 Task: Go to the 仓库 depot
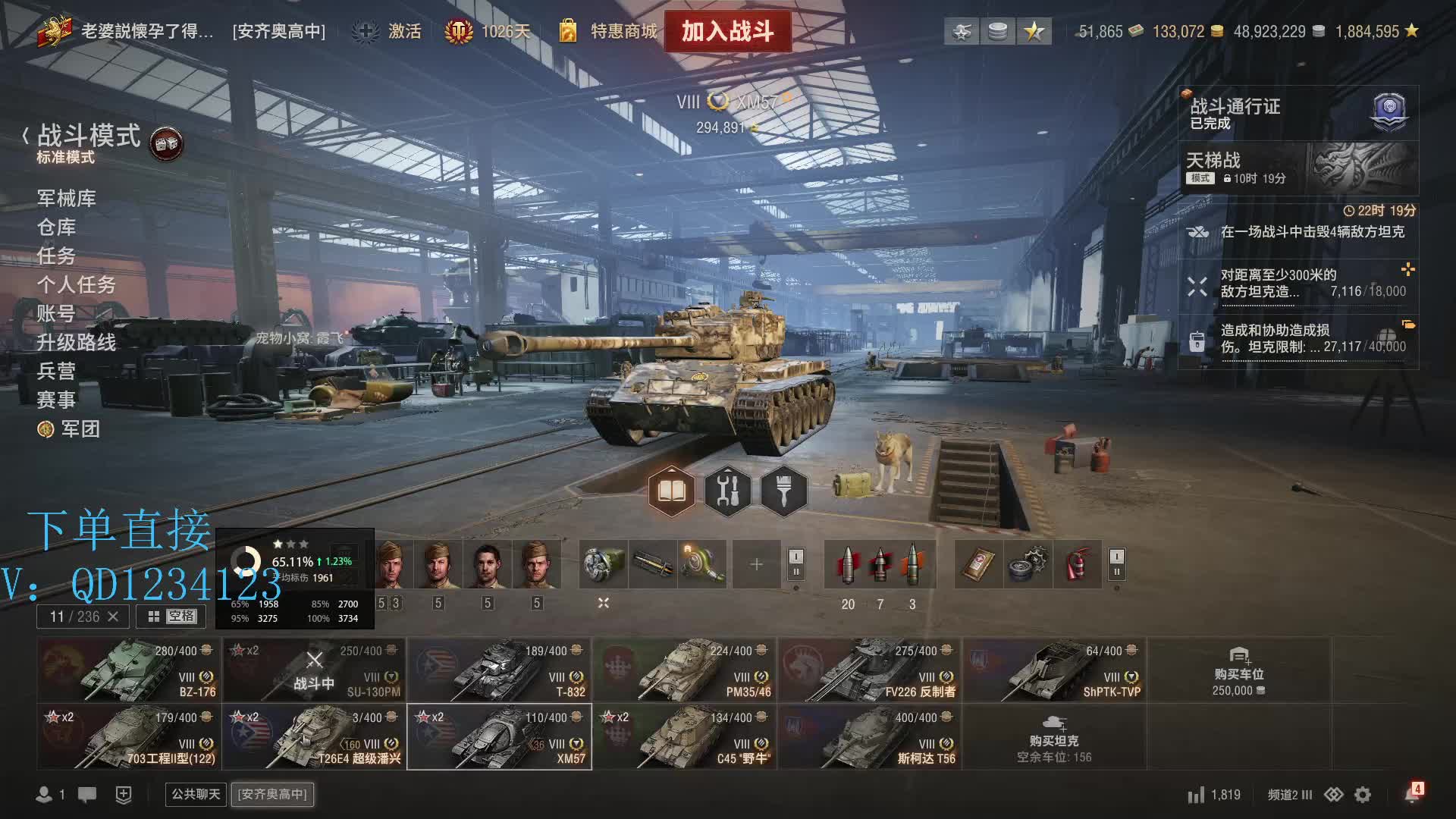pos(57,227)
